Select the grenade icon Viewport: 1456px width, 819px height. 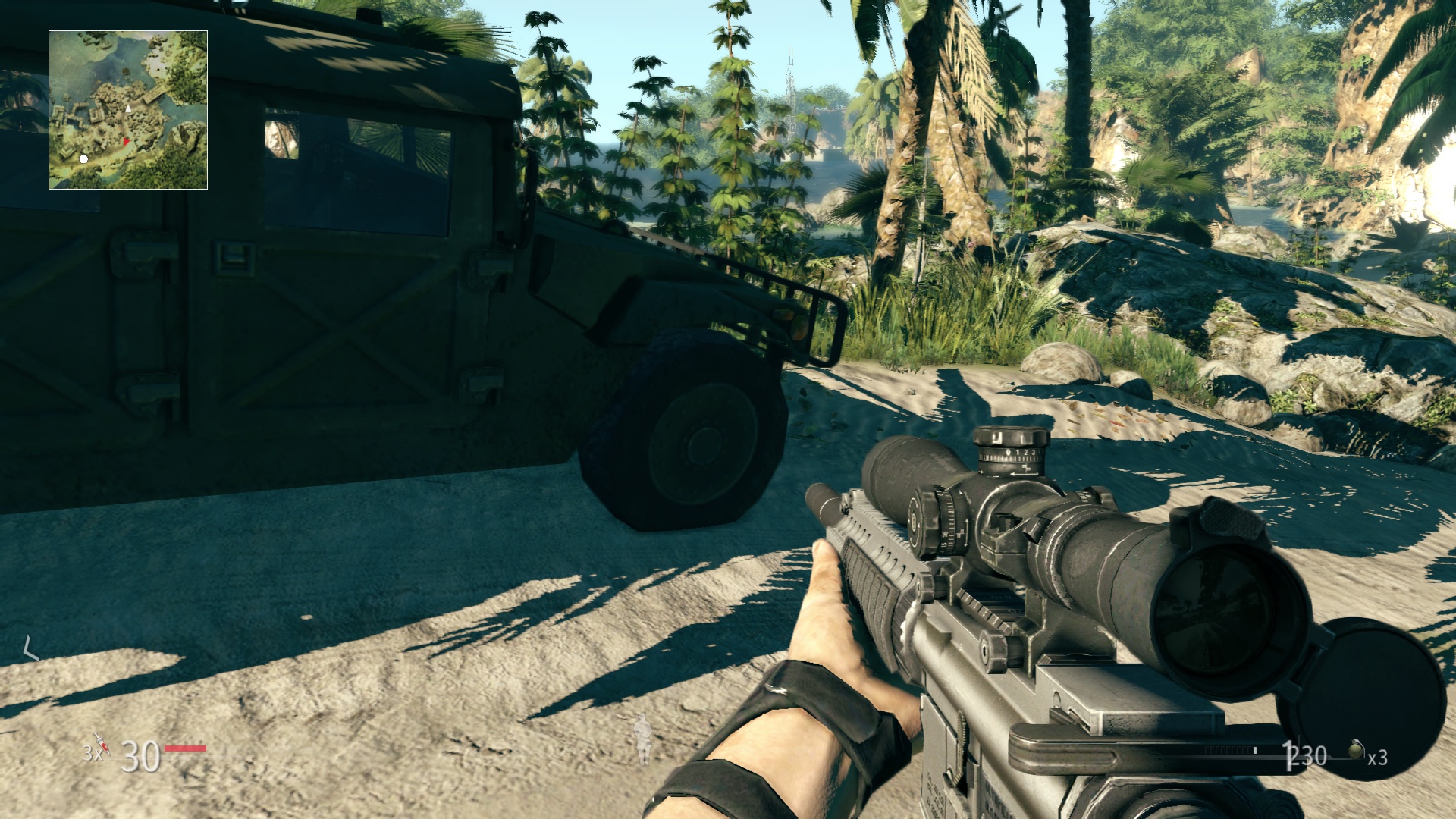[1356, 751]
